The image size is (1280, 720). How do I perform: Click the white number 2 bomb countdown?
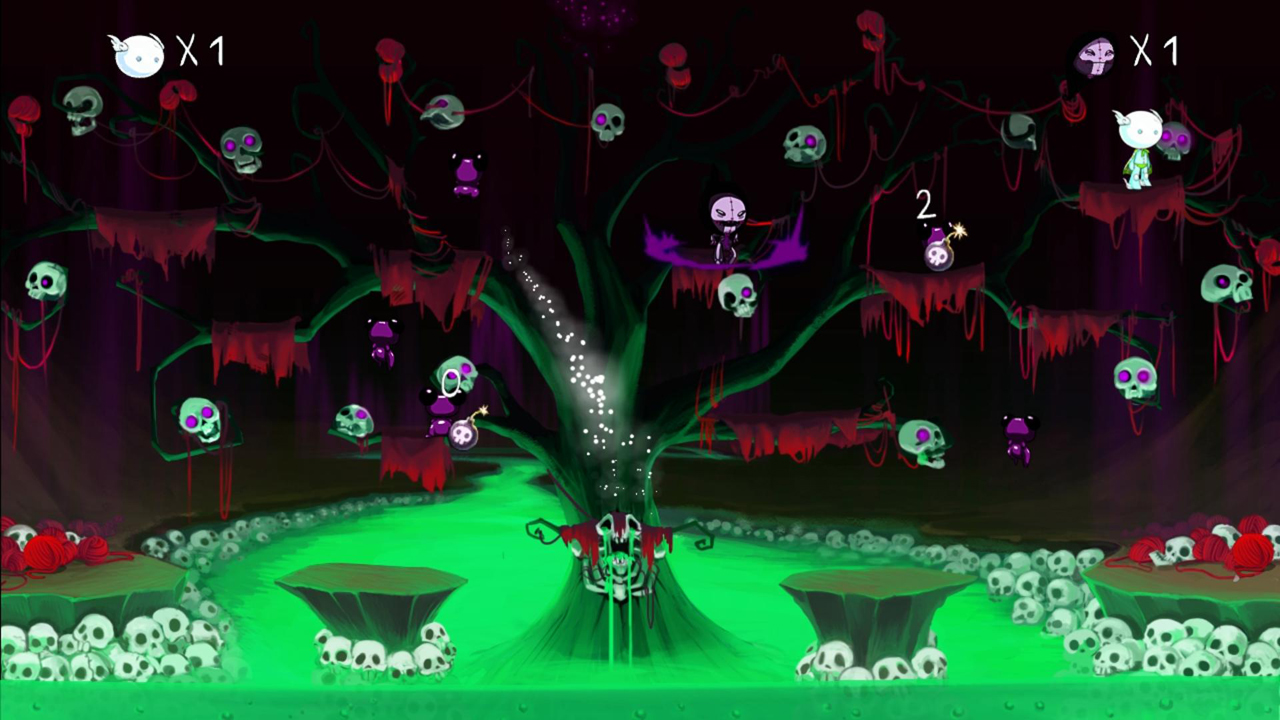925,208
